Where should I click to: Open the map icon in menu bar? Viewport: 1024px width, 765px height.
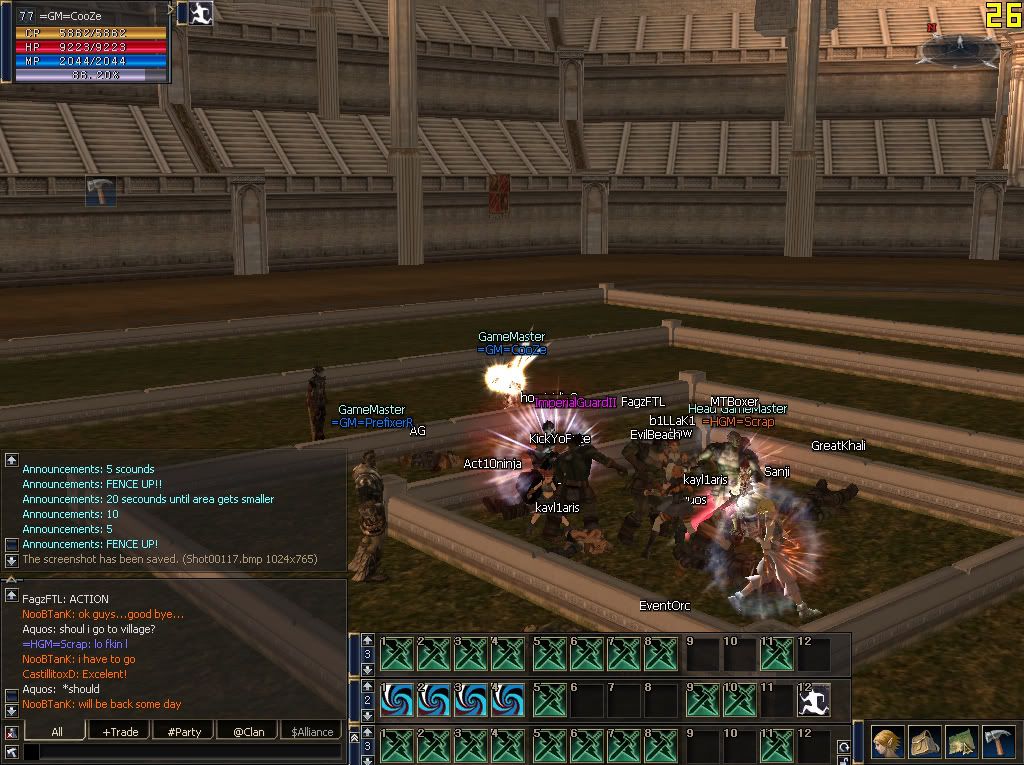click(961, 741)
